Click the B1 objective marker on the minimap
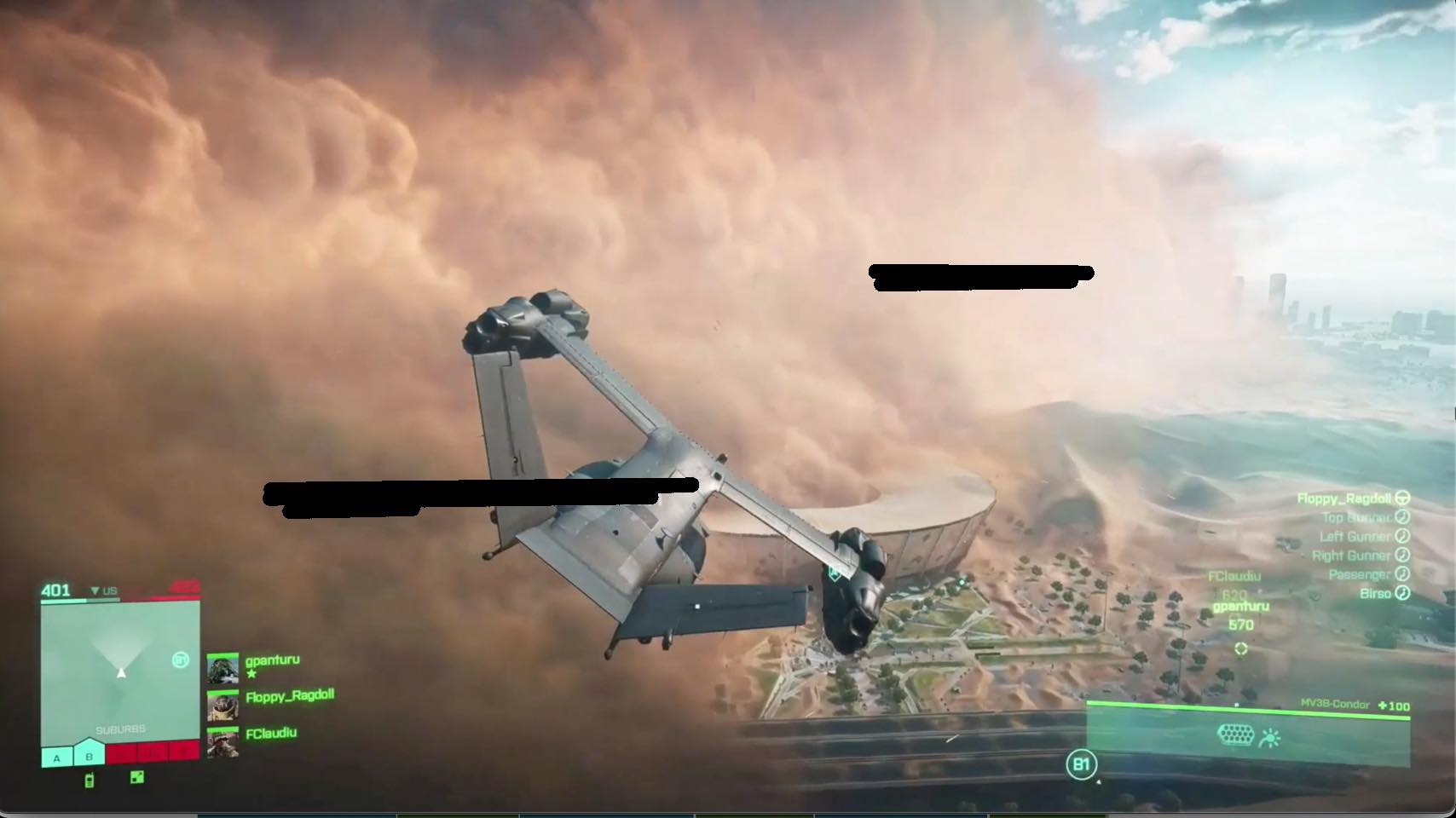1456x818 pixels. 181,660
